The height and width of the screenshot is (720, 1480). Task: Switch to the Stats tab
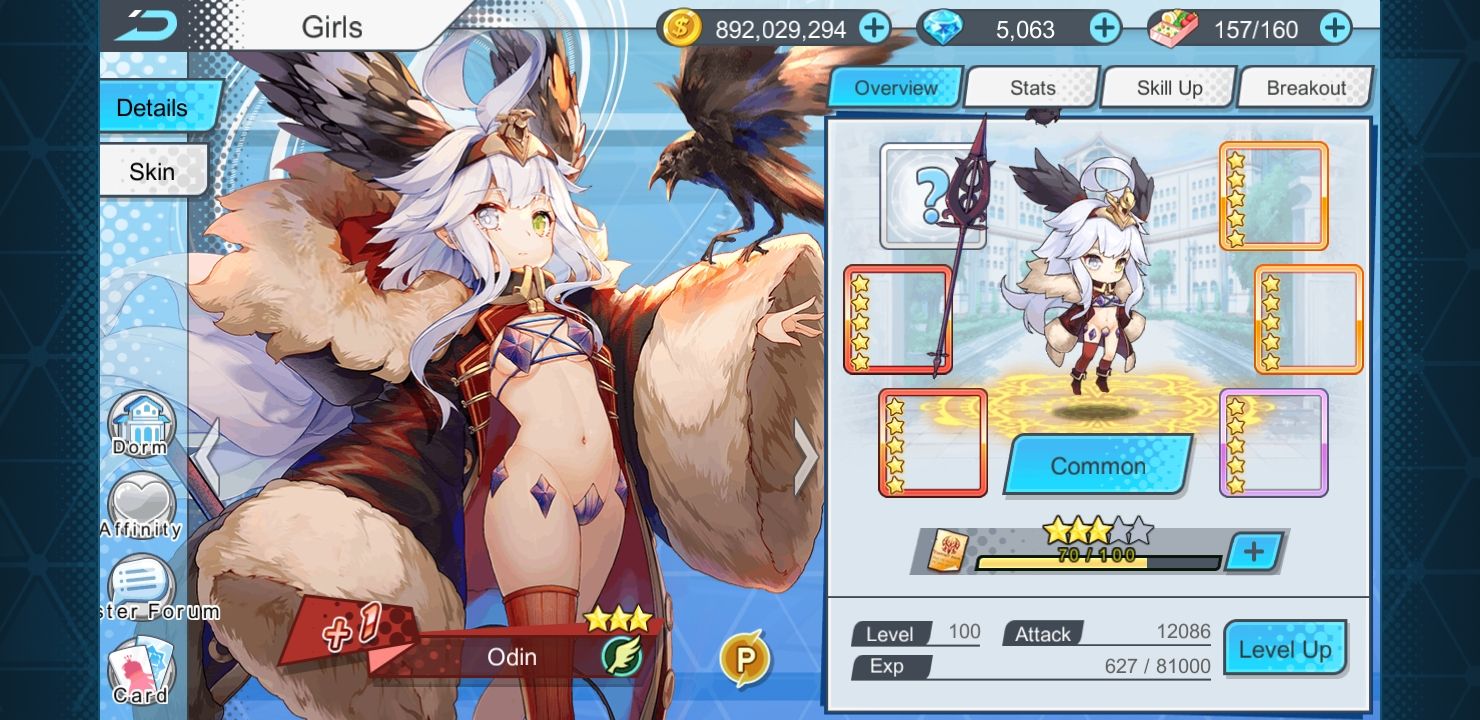click(1032, 87)
